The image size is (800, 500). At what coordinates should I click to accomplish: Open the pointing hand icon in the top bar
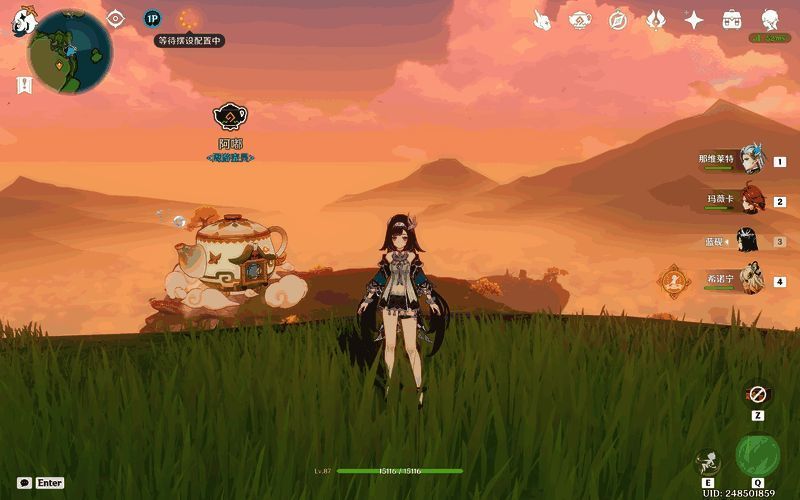click(542, 19)
